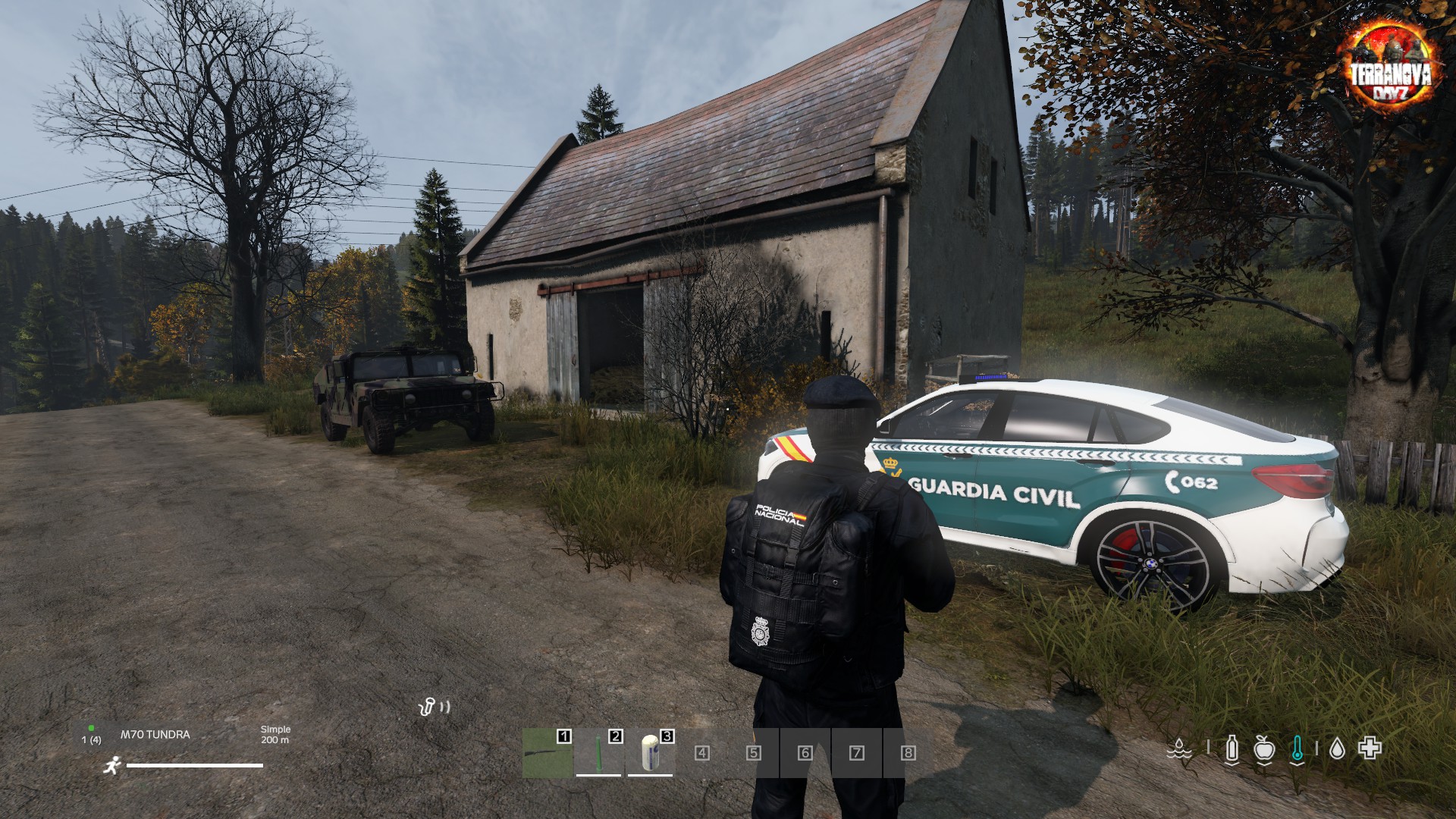Screen dimensions: 1456x819
Task: Click the M70 TUNDRA weapon name label
Action: point(155,734)
